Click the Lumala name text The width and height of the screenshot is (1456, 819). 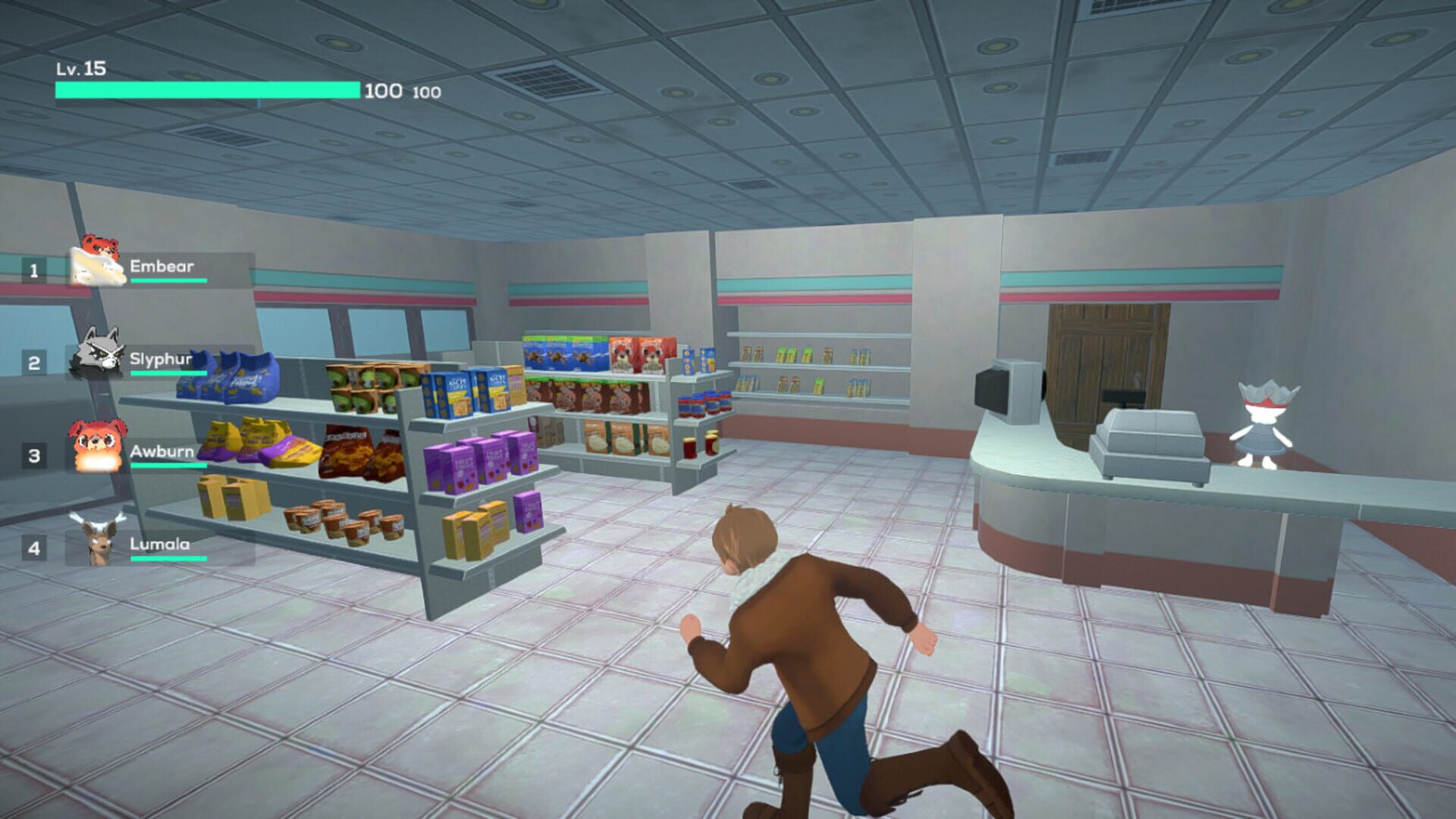click(160, 544)
